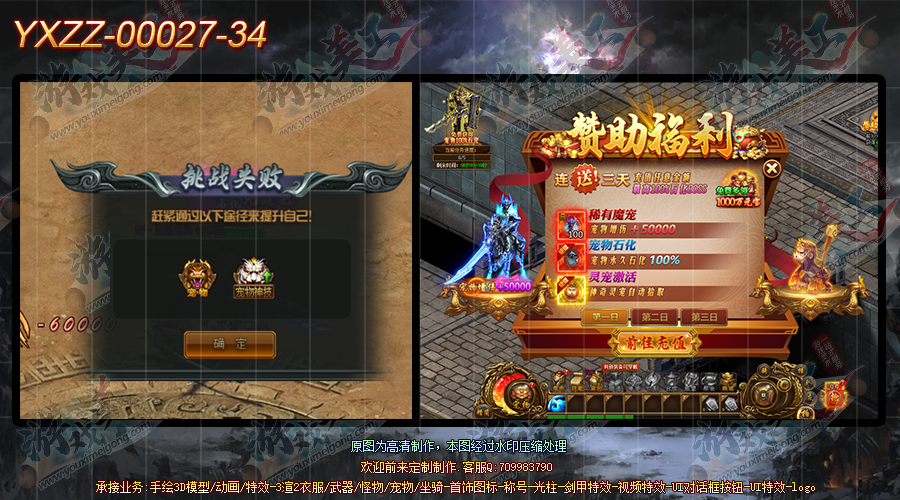Viewport: 900px width, 500px height.
Task: Open the red 抢 envelope icon
Action: 832,393
